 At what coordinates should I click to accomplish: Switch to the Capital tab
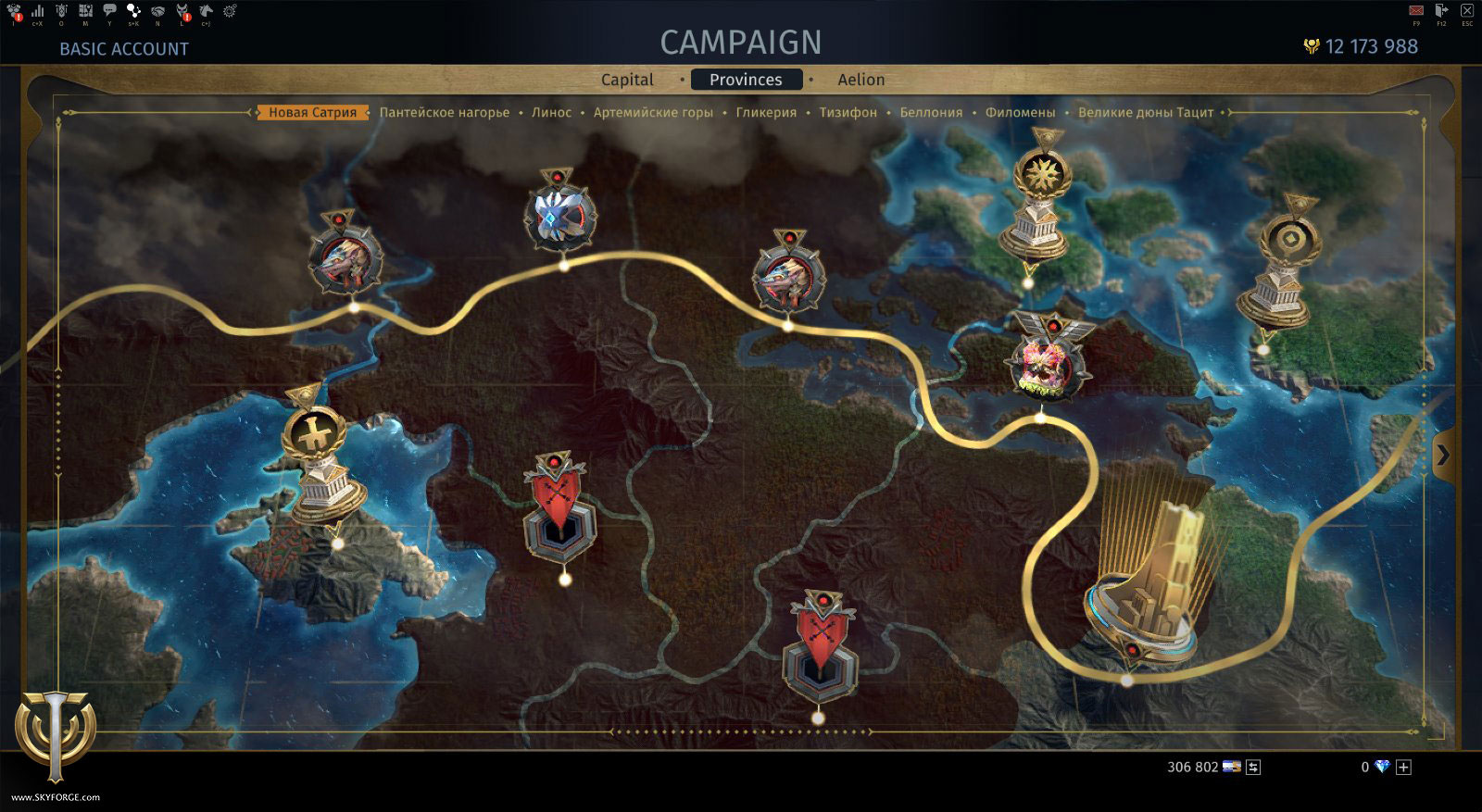[627, 80]
